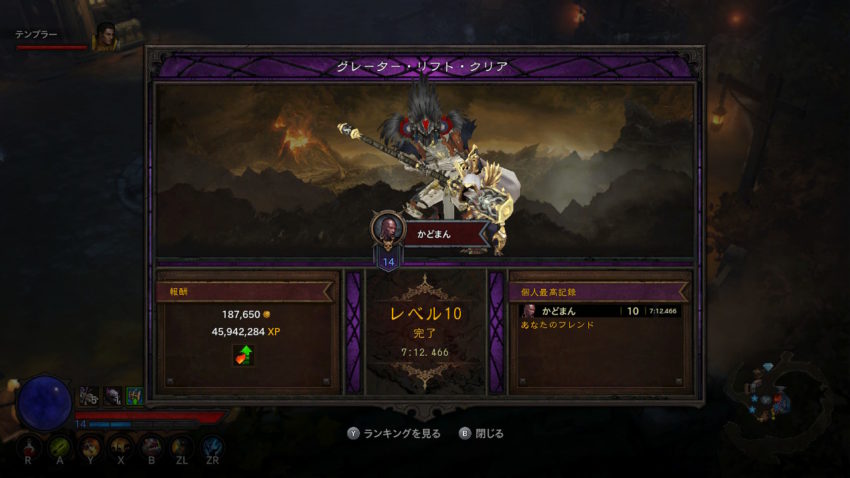Image resolution: width=850 pixels, height=478 pixels.
Task: Activate the green slash skill icon
Action: (x=61, y=447)
